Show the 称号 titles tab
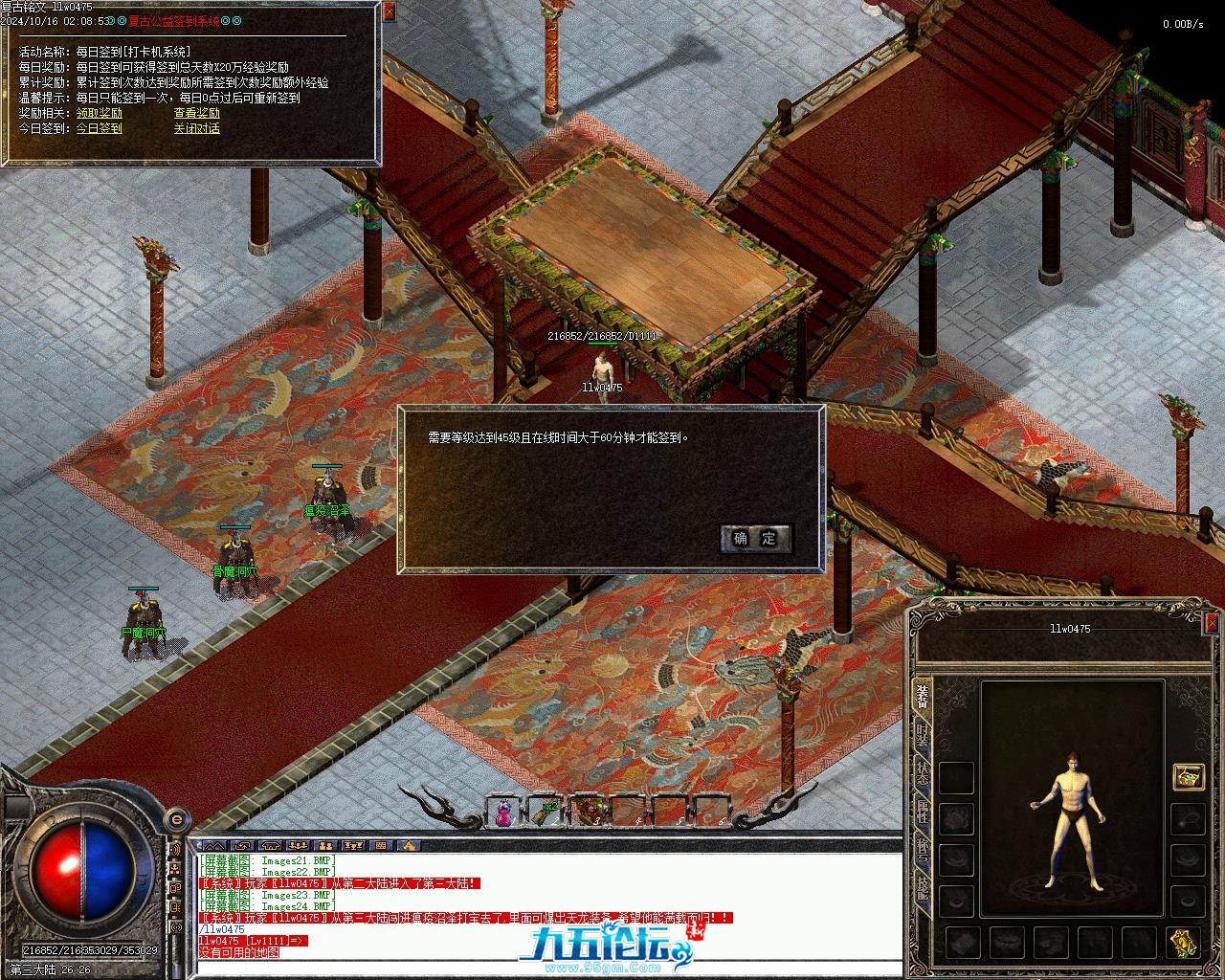Image resolution: width=1225 pixels, height=980 pixels. click(922, 850)
